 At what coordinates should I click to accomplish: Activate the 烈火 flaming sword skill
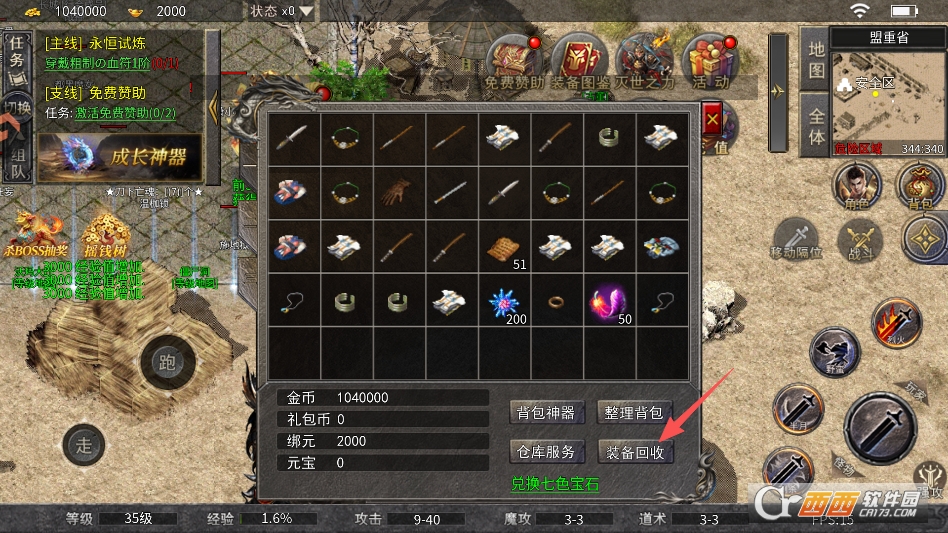(x=895, y=322)
